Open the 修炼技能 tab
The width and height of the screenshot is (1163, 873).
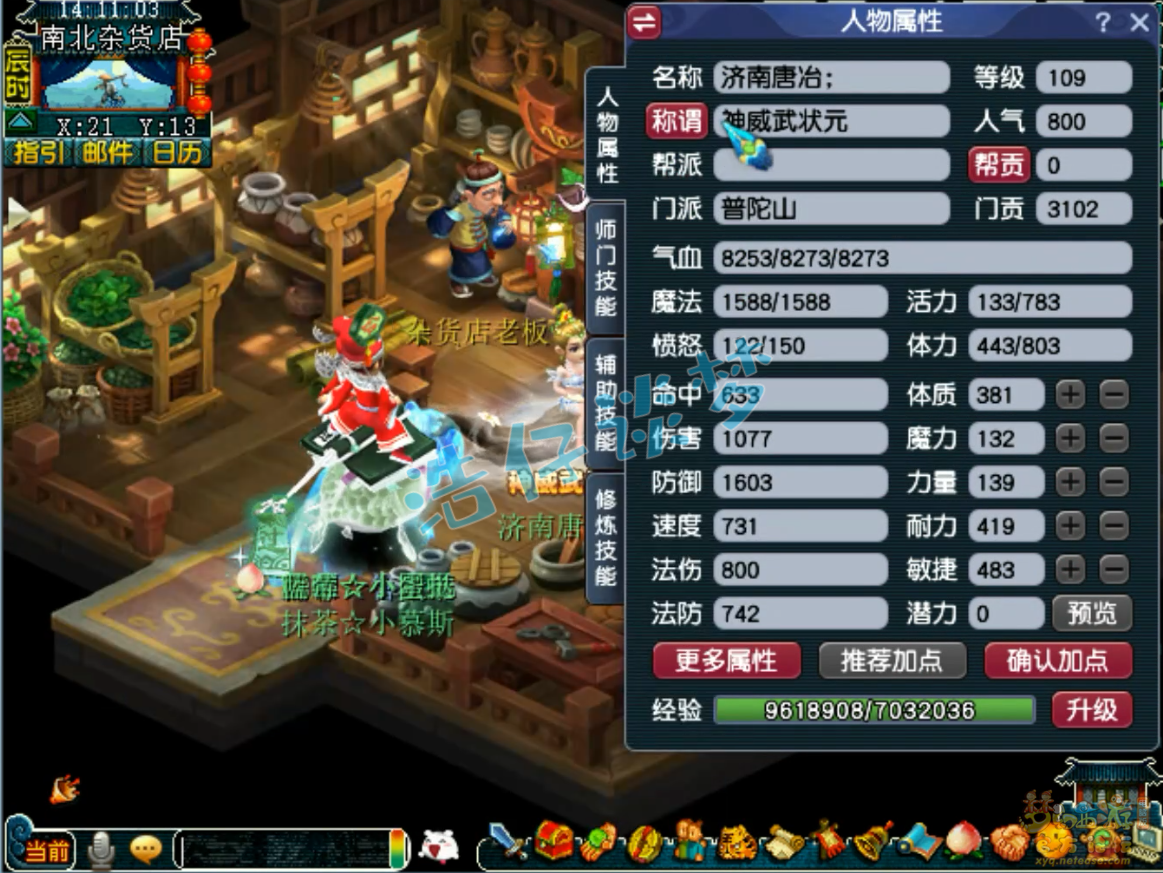tap(606, 536)
